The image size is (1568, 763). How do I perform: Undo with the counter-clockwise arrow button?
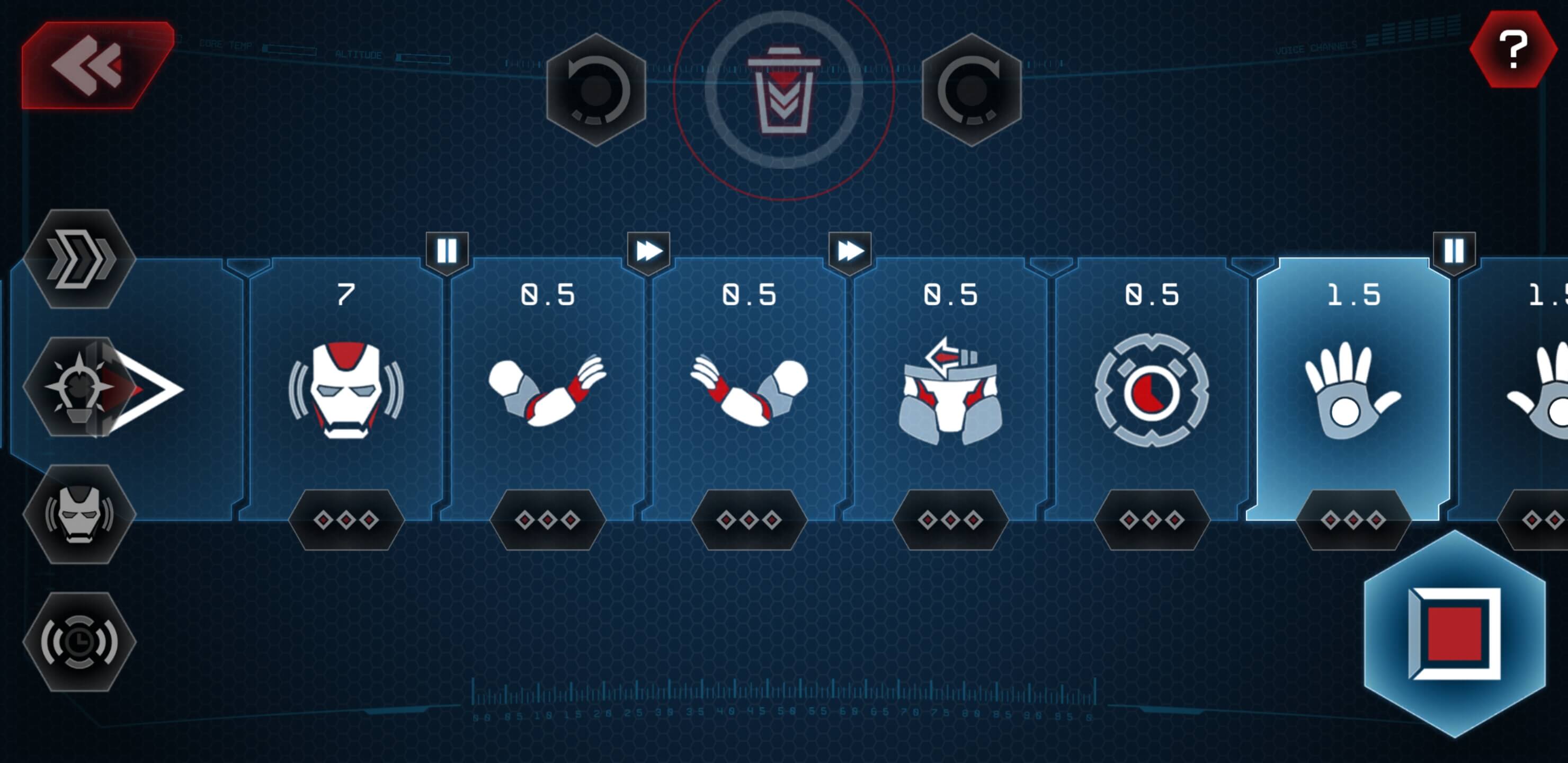point(596,90)
